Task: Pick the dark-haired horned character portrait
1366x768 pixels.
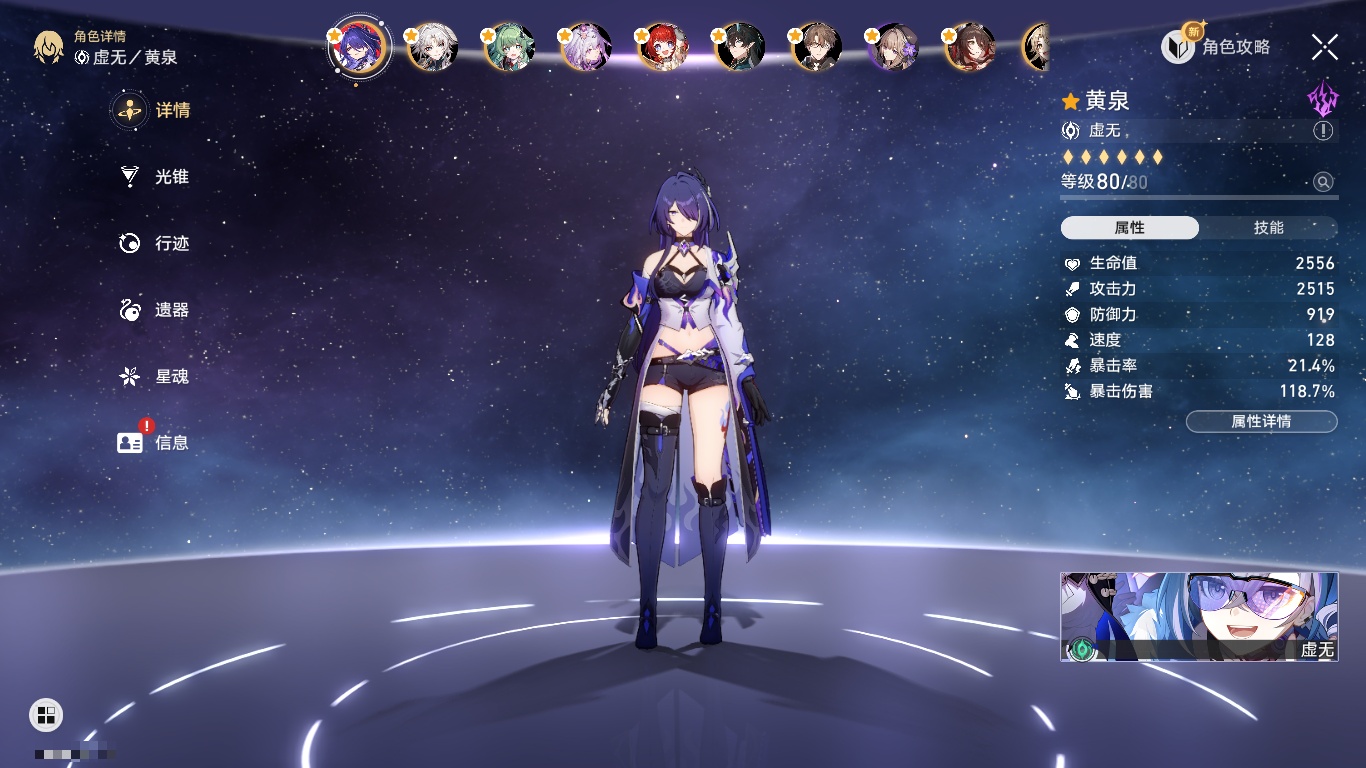Action: coord(739,47)
